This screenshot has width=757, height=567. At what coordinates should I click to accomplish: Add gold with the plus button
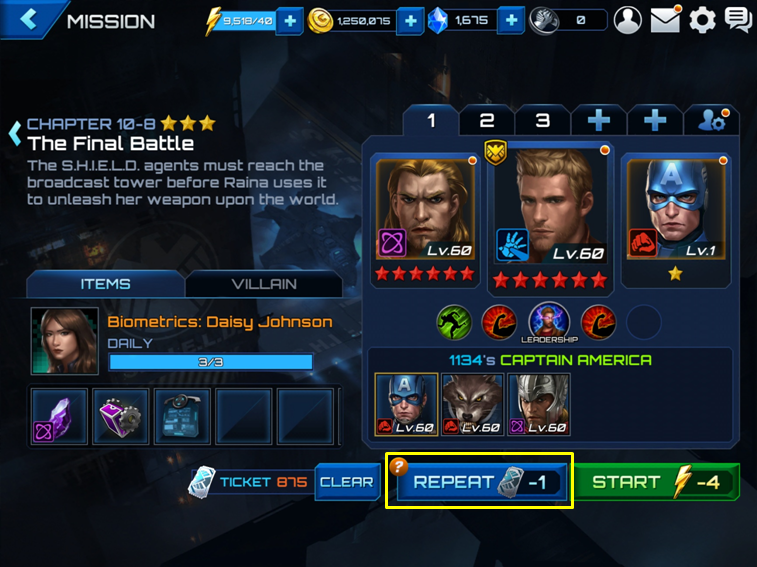[410, 20]
